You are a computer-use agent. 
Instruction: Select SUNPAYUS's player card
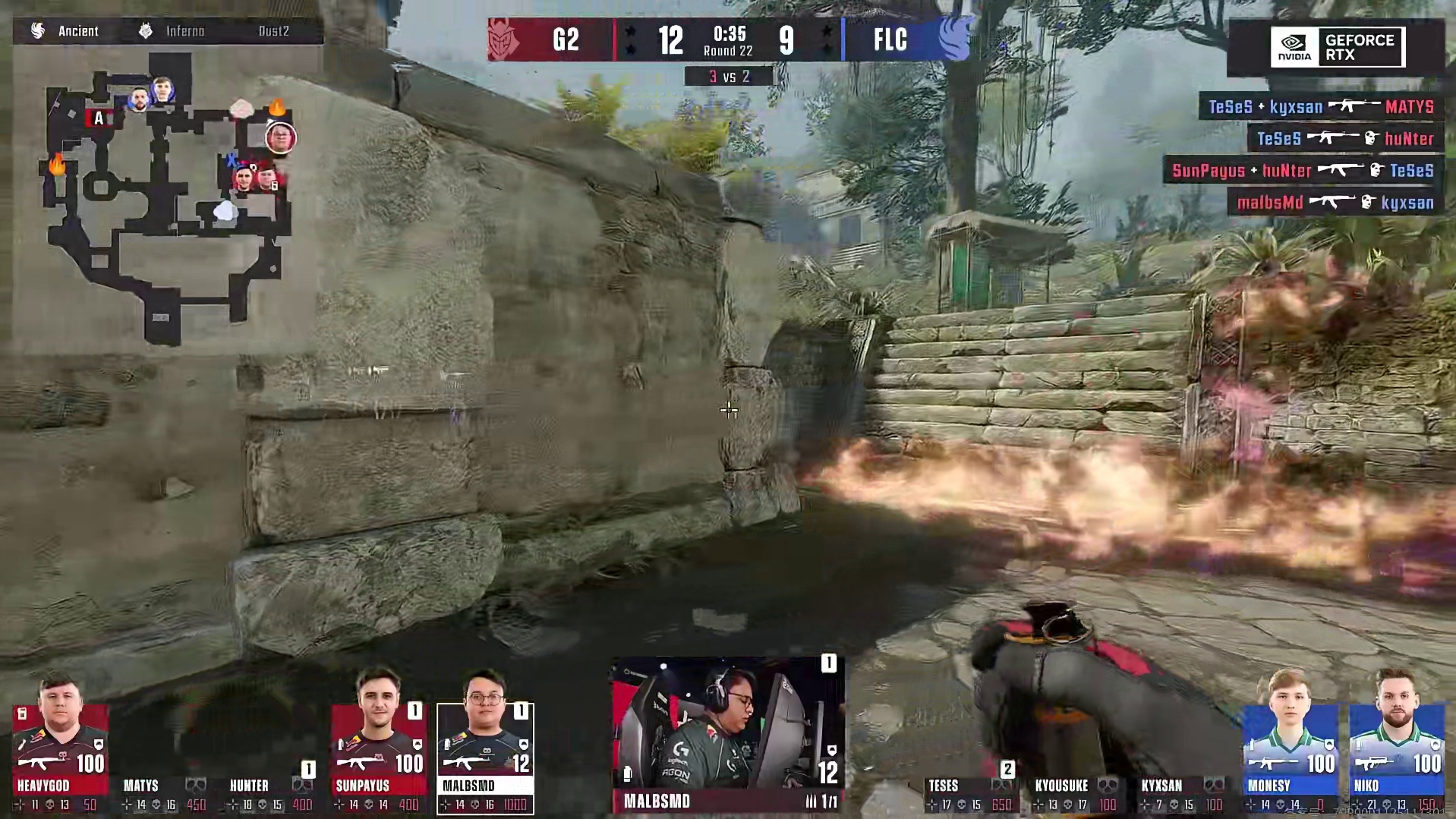pyautogui.click(x=378, y=758)
